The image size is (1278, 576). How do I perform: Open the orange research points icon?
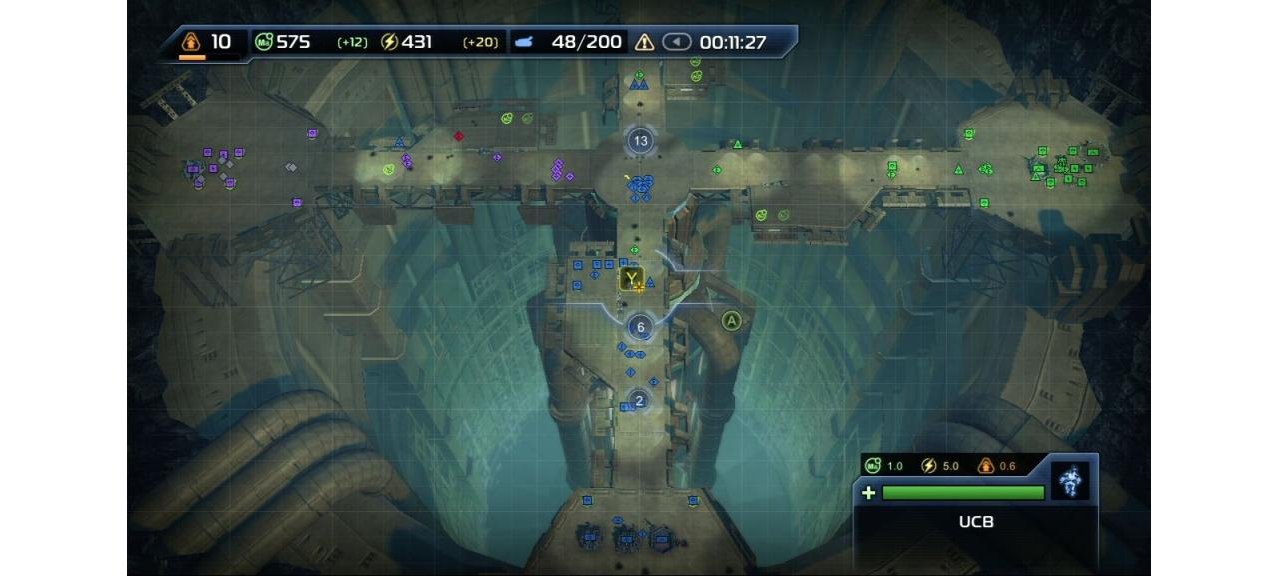191,42
